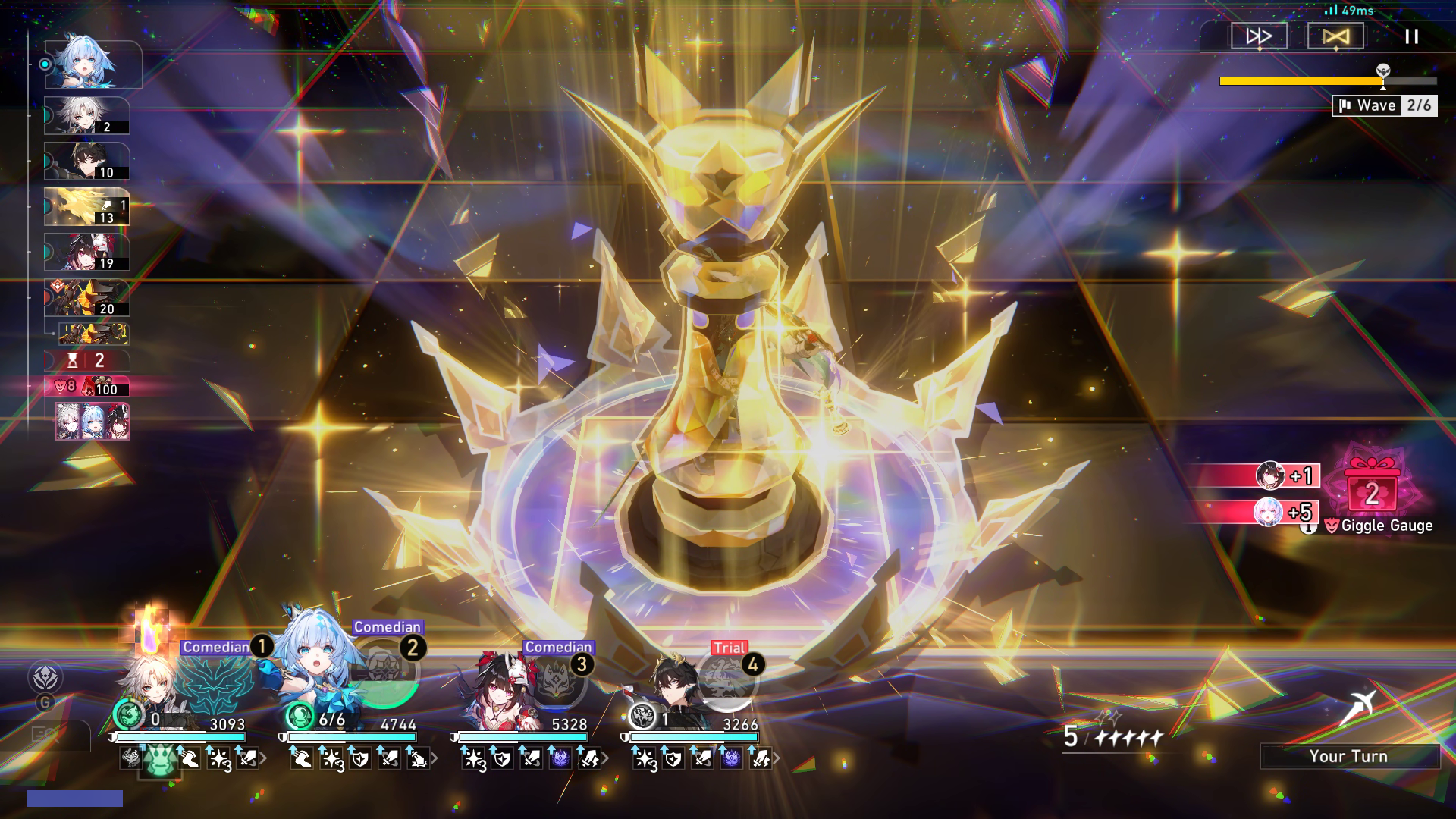
Task: Toggle double-speed battle mode
Action: [x=1259, y=35]
